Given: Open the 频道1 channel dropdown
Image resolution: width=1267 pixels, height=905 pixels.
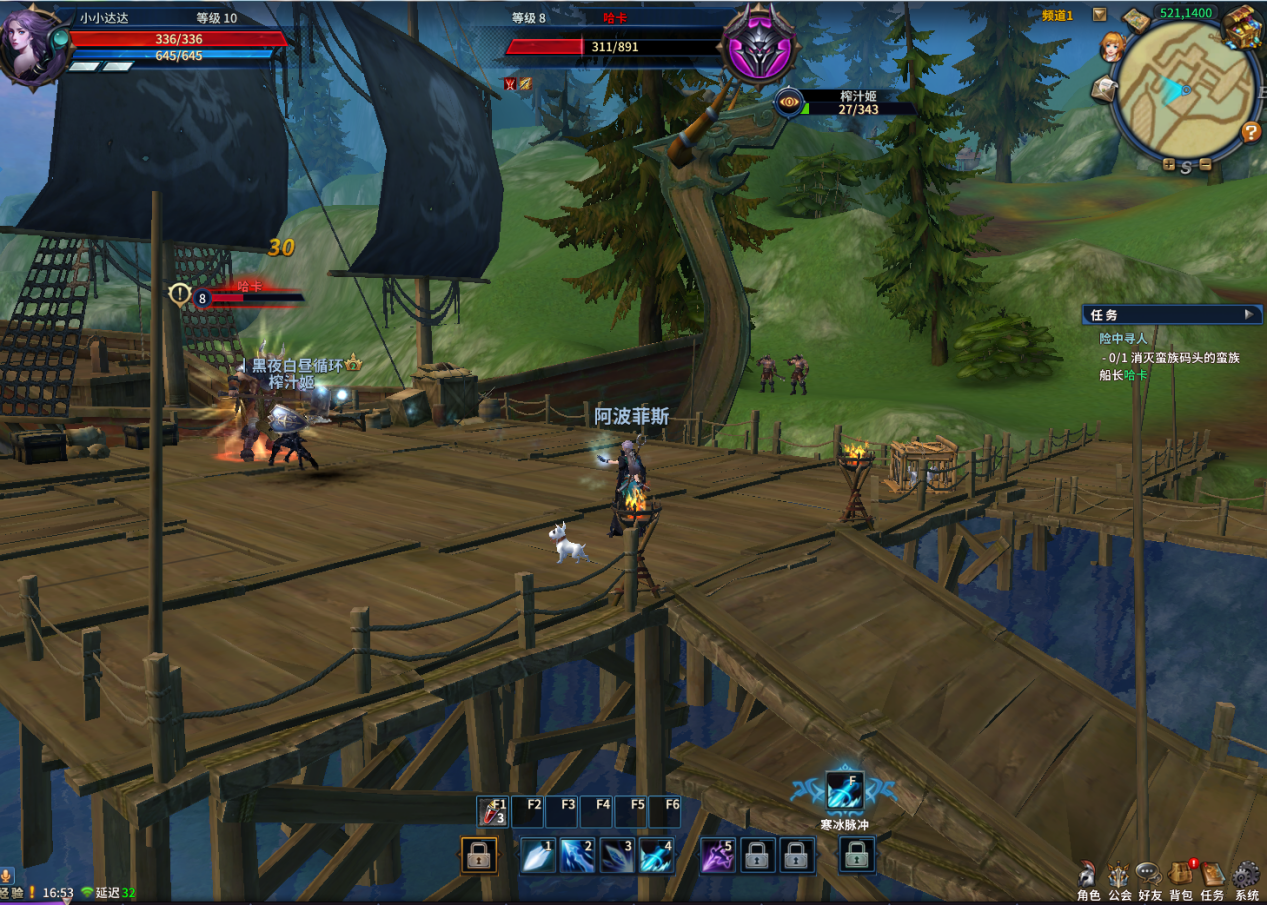Looking at the screenshot, I should [1099, 14].
